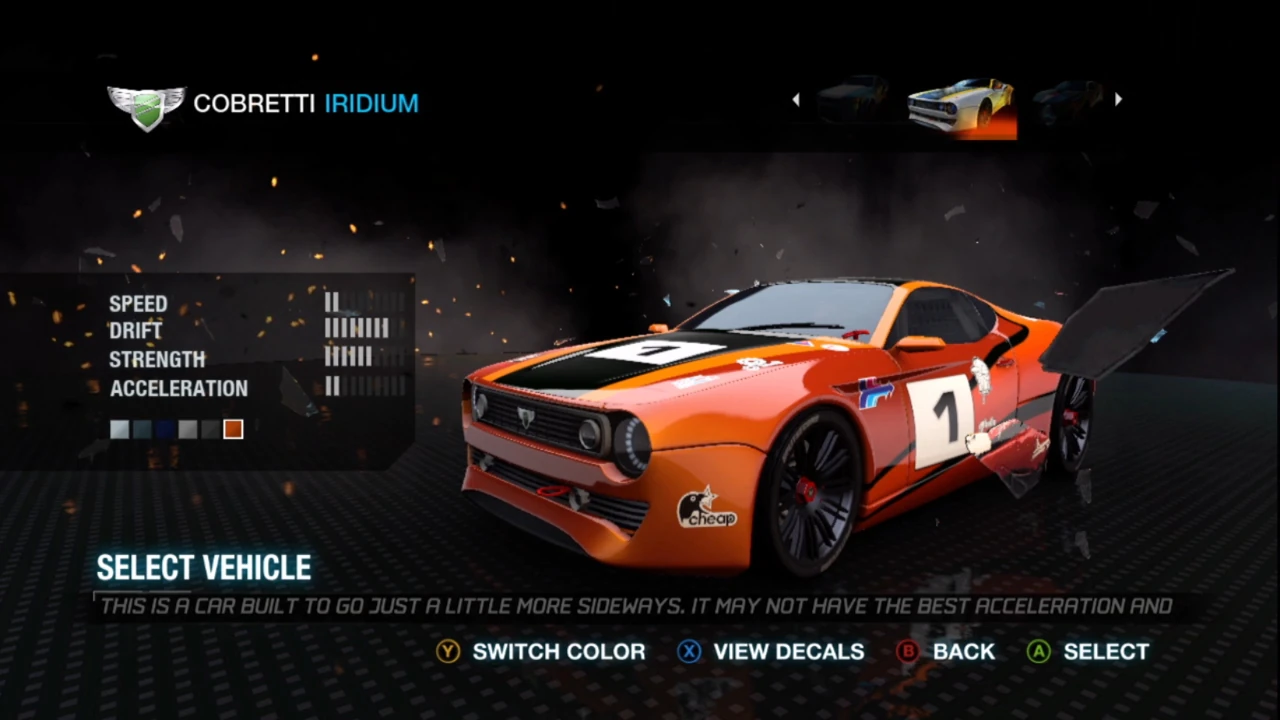Screen dimensions: 1280x720
Task: Show the previous vehicle with the left arrow
Action: tap(796, 99)
